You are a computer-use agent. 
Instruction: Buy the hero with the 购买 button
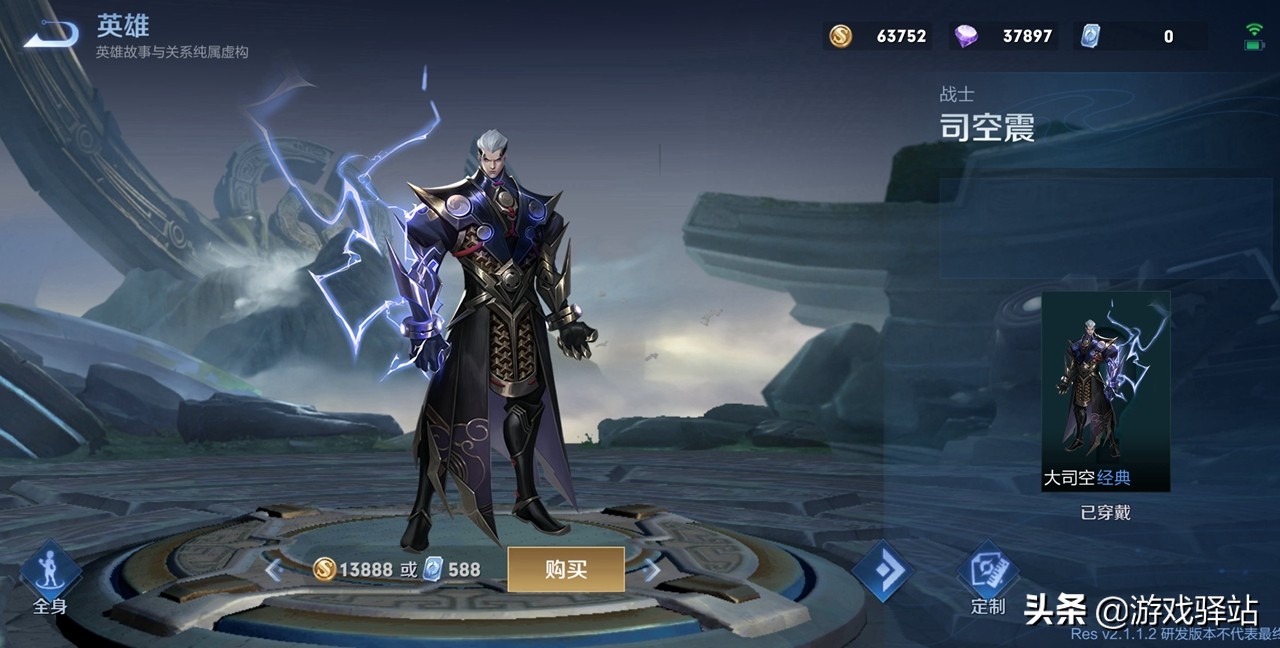pyautogui.click(x=566, y=569)
